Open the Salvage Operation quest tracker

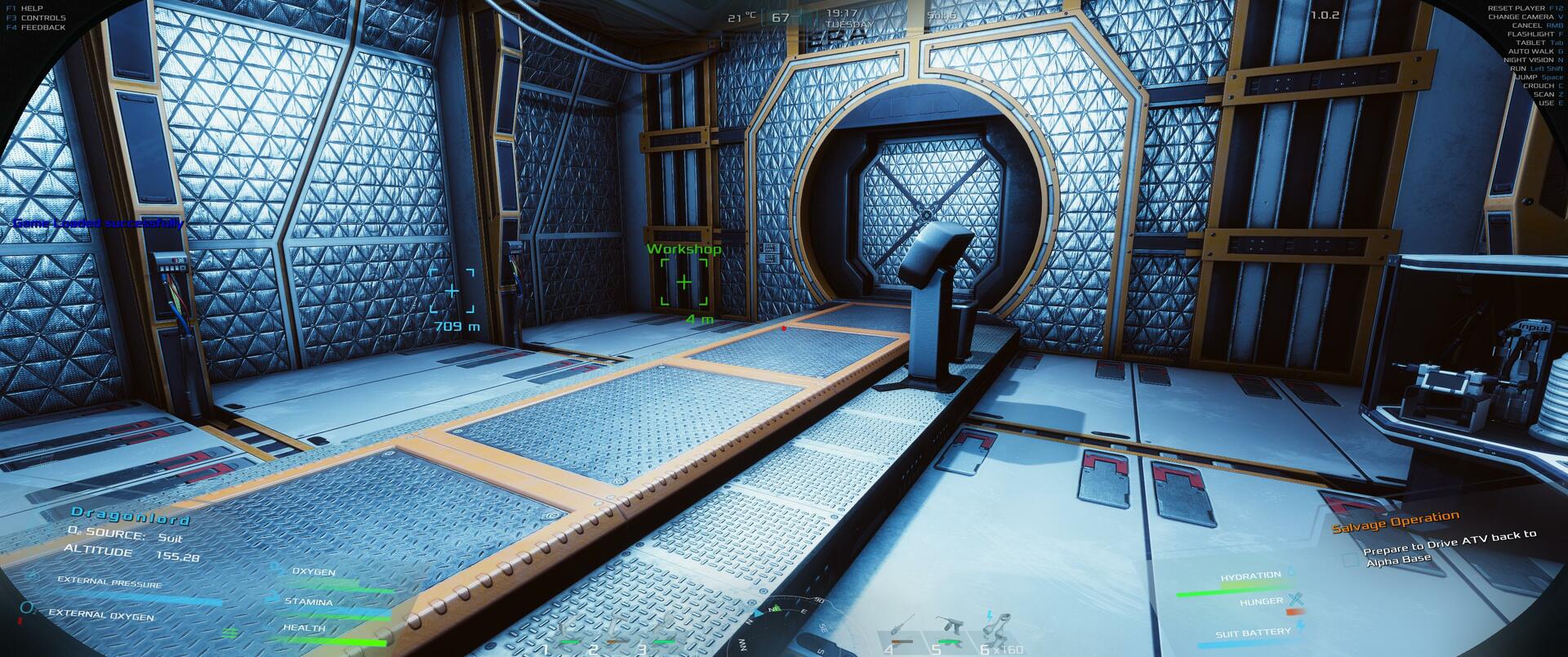[1395, 522]
